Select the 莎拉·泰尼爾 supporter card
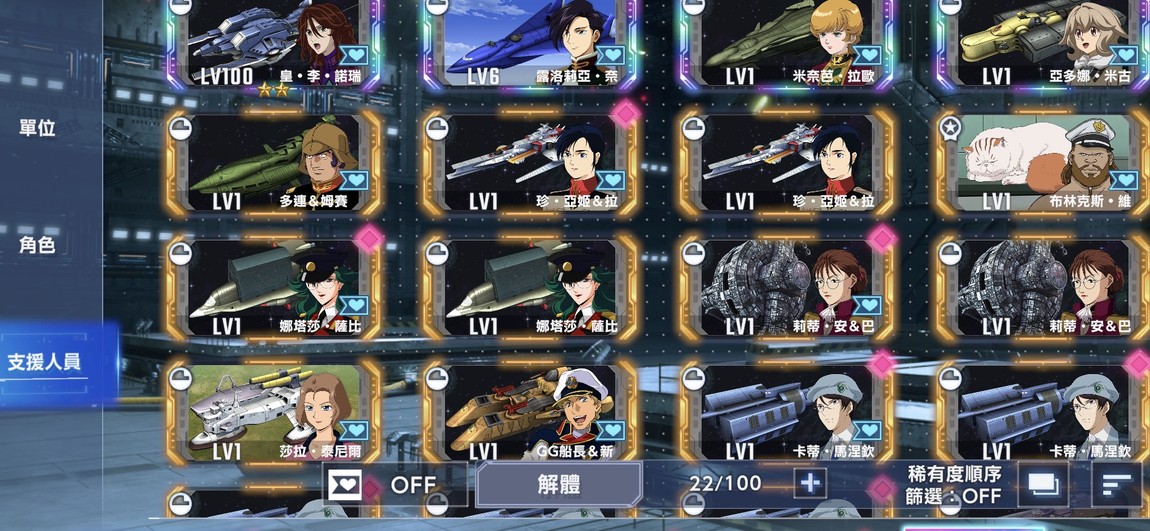This screenshot has height=531, width=1150. [275, 412]
